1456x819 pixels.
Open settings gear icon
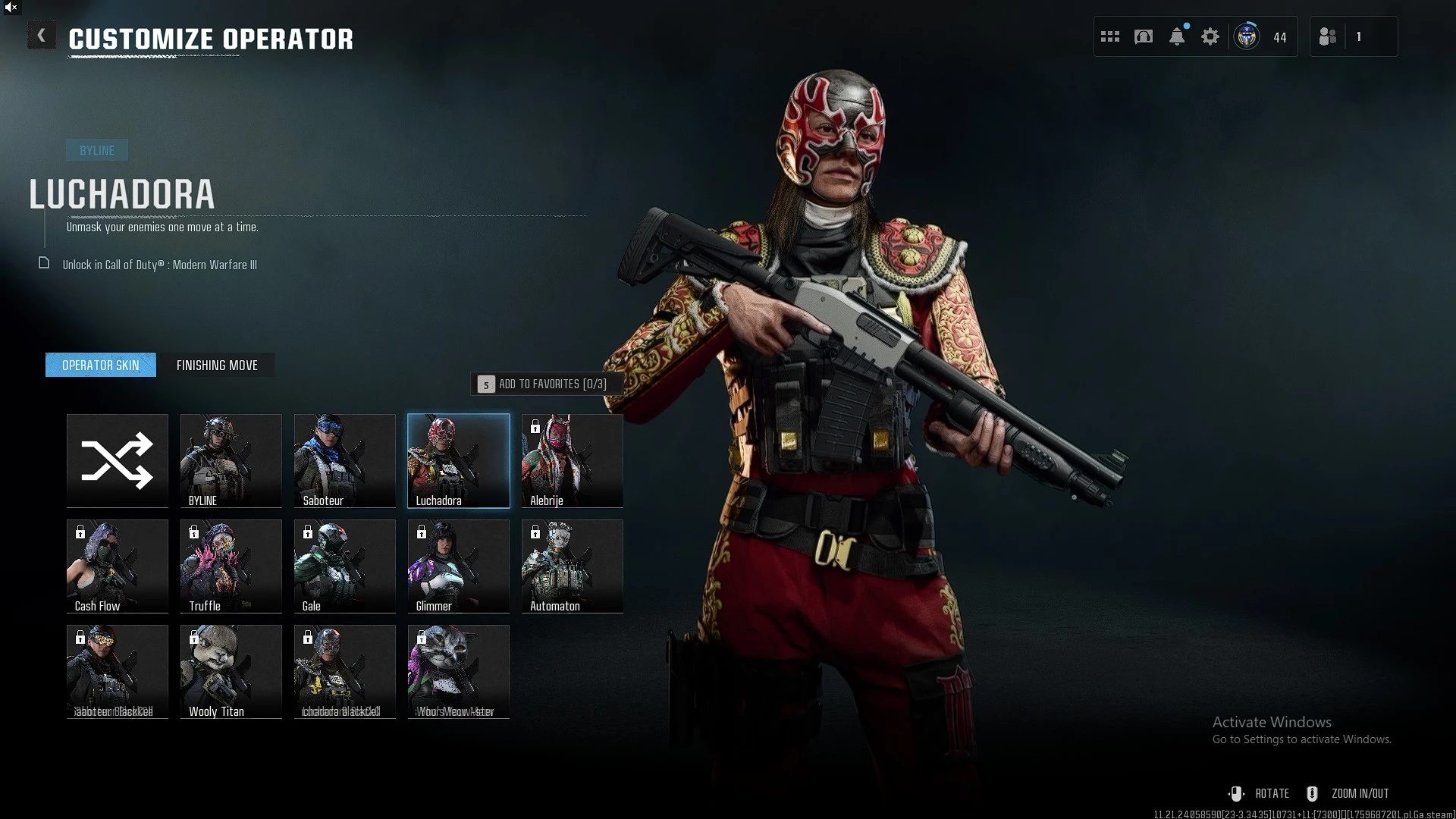1210,36
